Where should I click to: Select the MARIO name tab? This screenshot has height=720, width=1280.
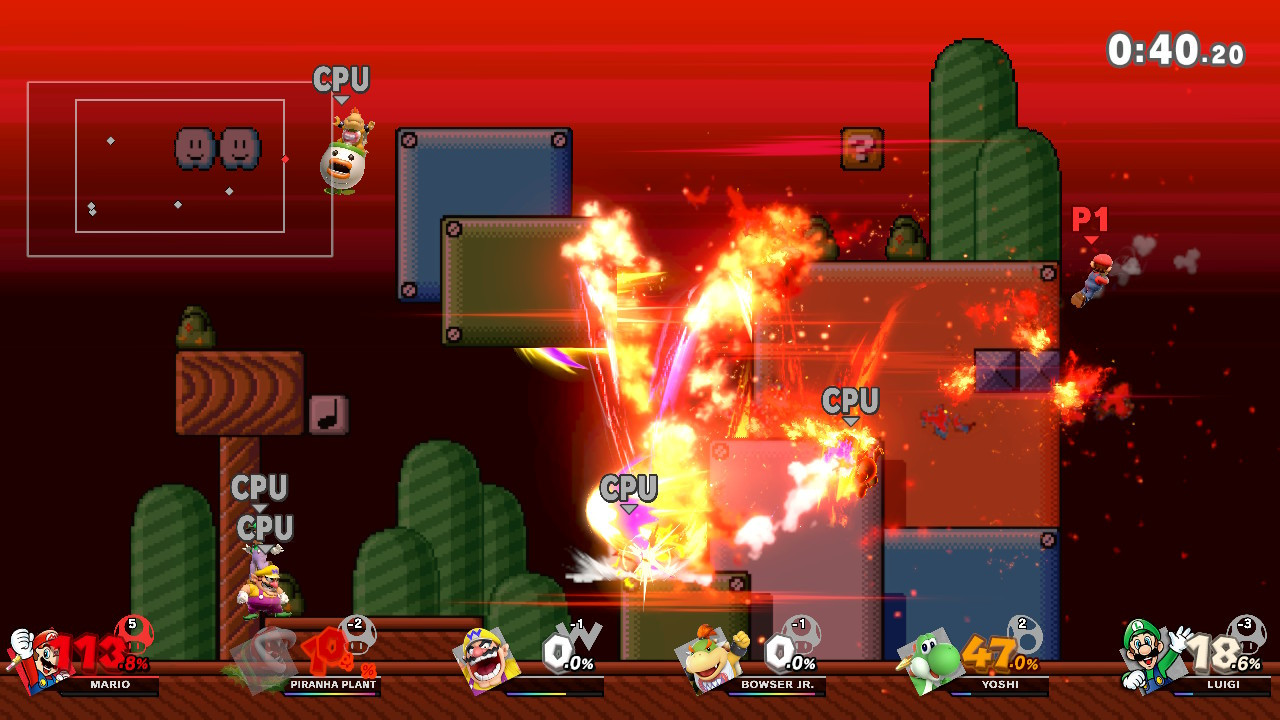pos(112,686)
